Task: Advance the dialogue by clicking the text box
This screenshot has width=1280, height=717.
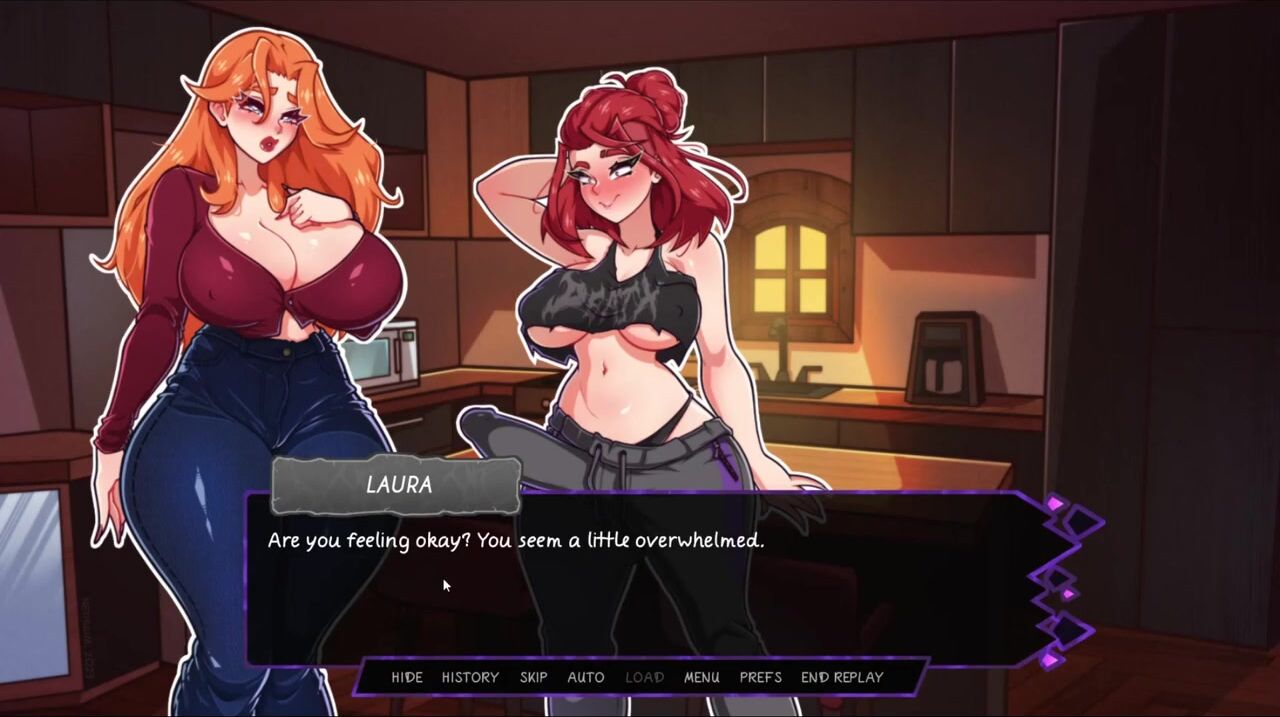Action: pyautogui.click(x=640, y=590)
